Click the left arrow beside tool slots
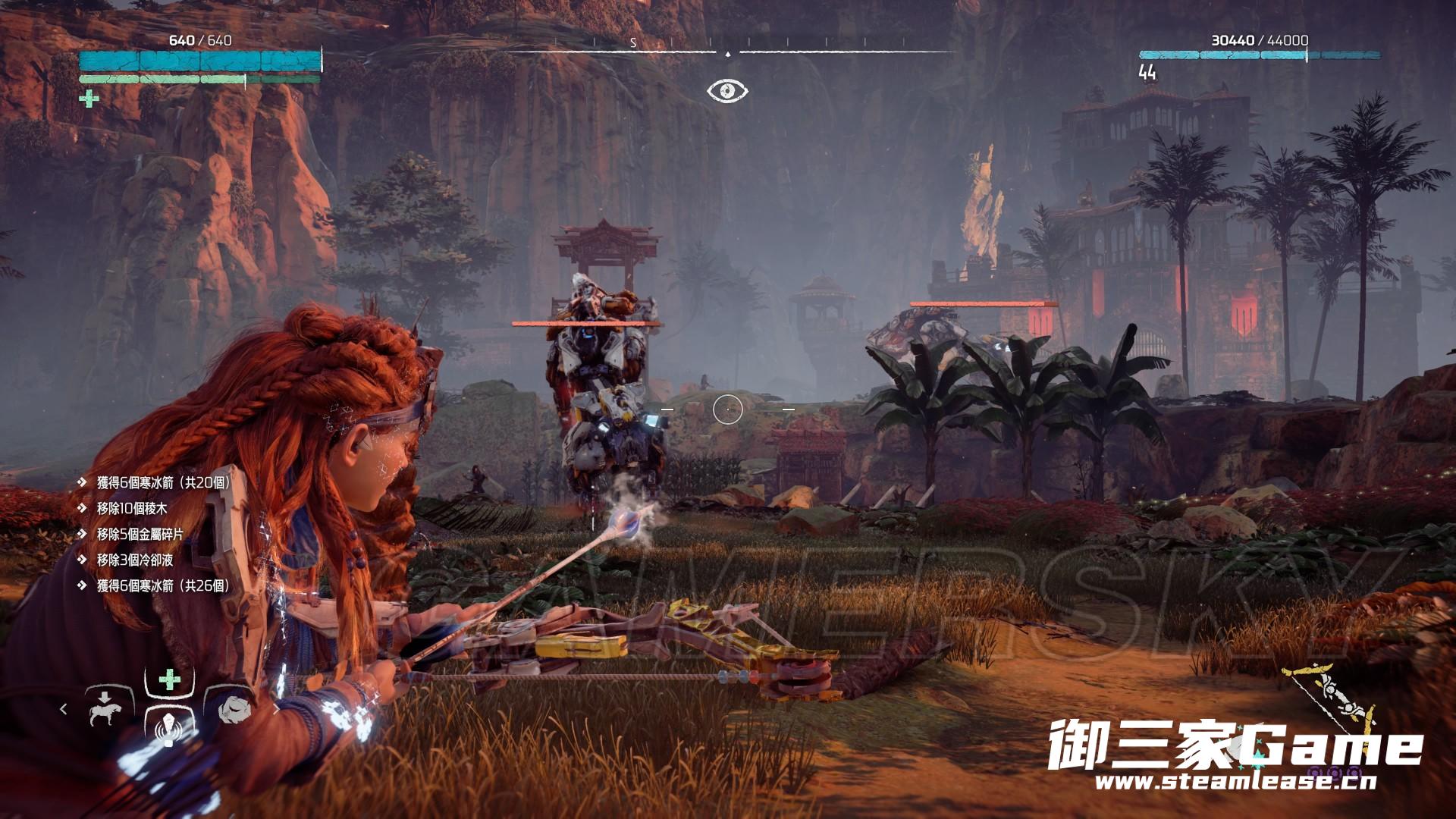This screenshot has height=819, width=1456. coord(64,708)
